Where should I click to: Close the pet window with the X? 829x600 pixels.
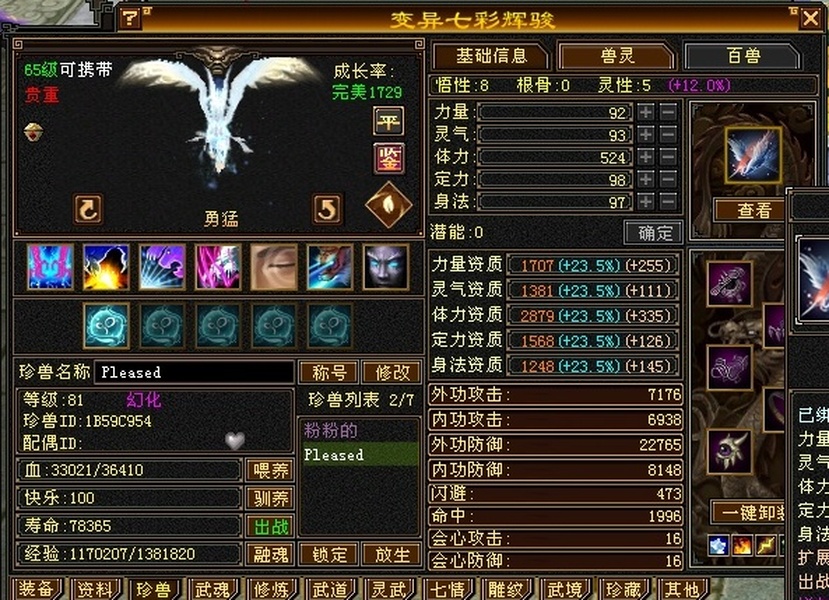[x=810, y=17]
